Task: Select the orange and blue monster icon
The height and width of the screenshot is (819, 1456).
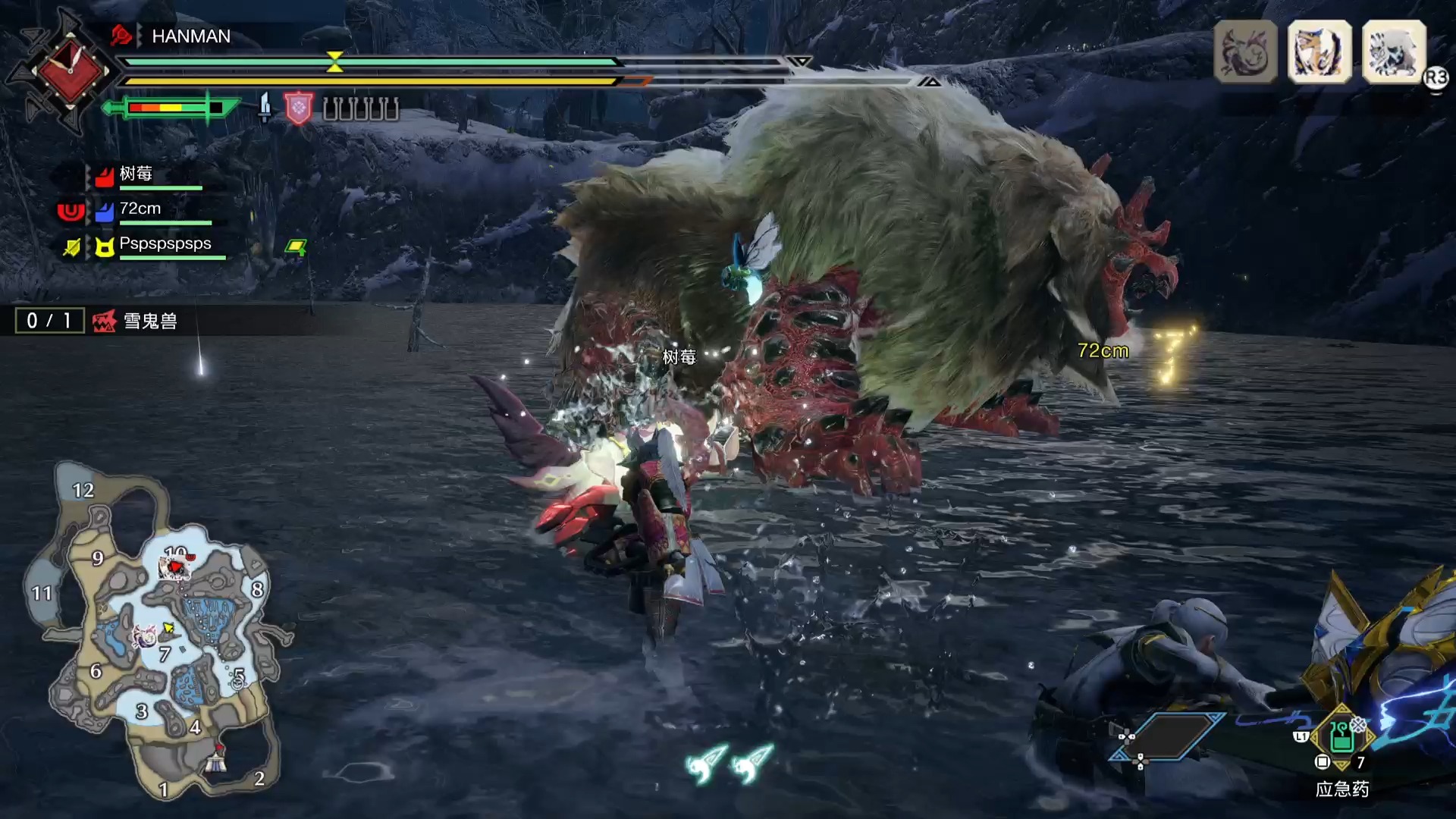Action: 1319,52
